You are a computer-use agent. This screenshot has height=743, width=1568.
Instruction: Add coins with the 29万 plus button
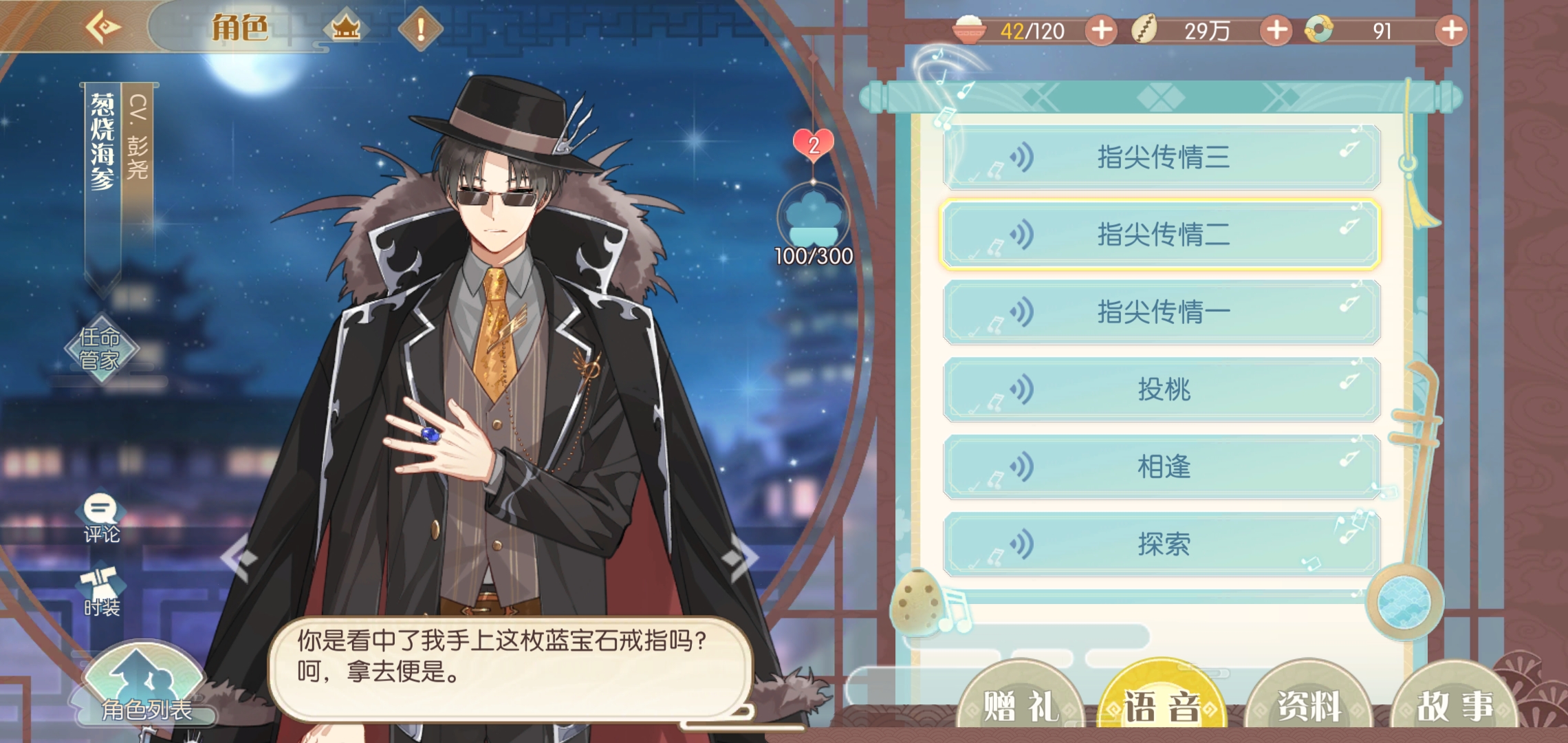[x=1276, y=30]
